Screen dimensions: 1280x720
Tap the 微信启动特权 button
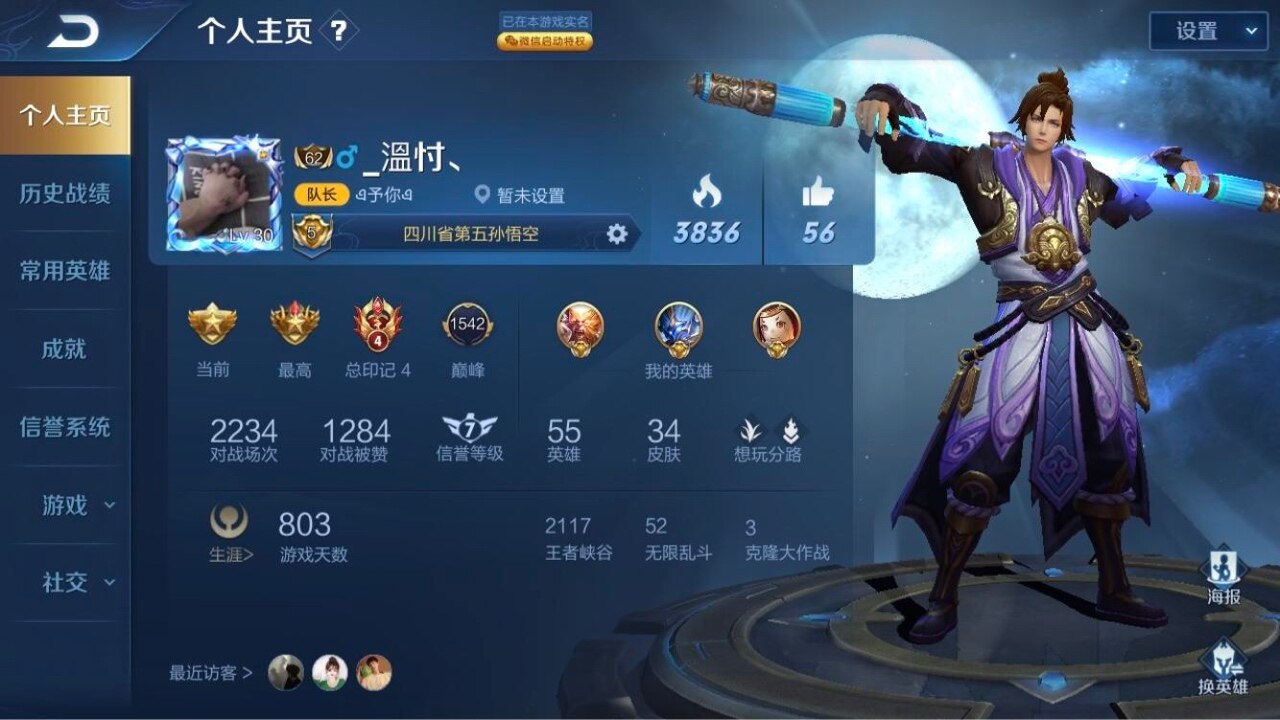coord(545,42)
